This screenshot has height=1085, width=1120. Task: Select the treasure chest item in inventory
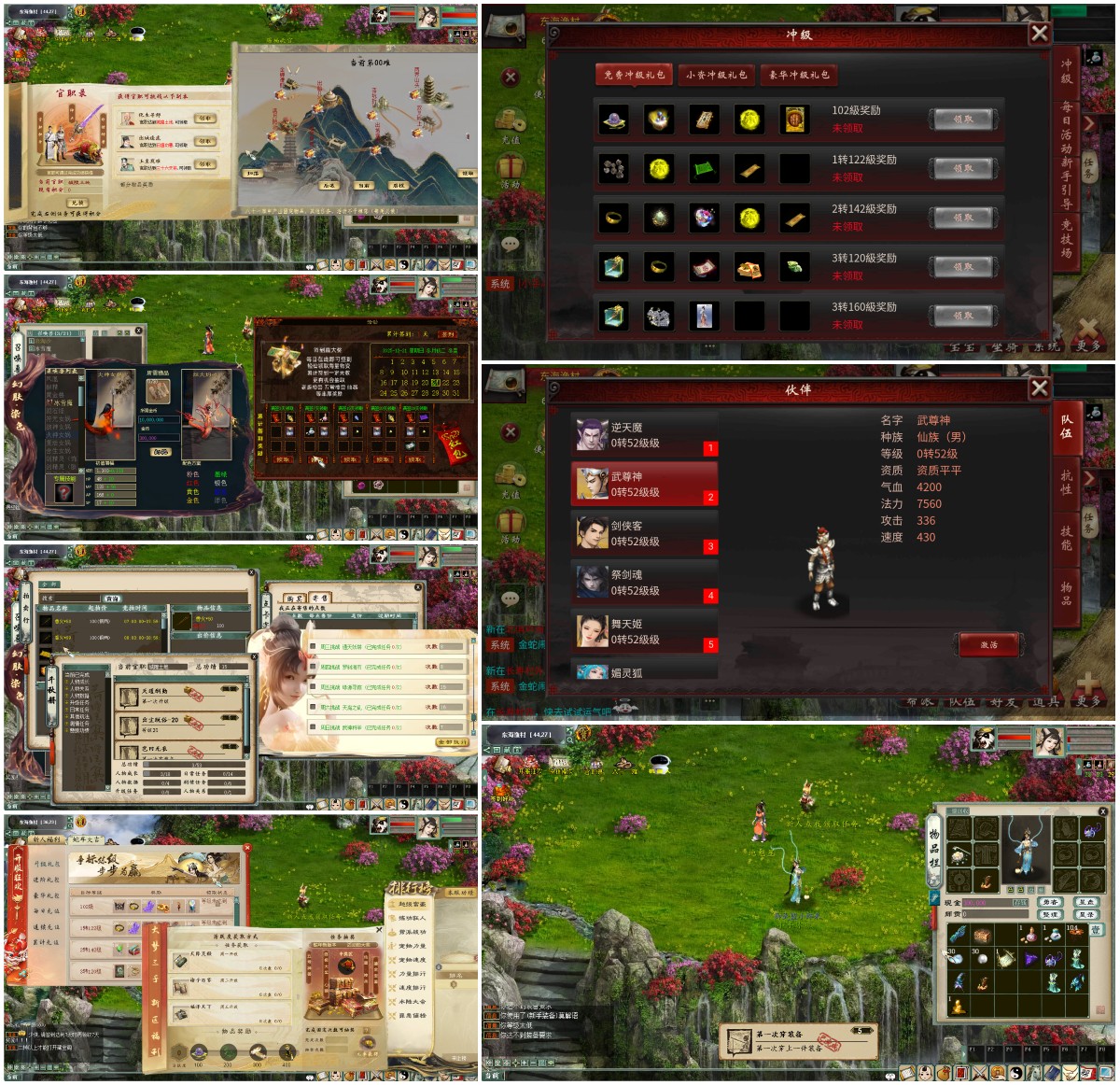(x=982, y=936)
